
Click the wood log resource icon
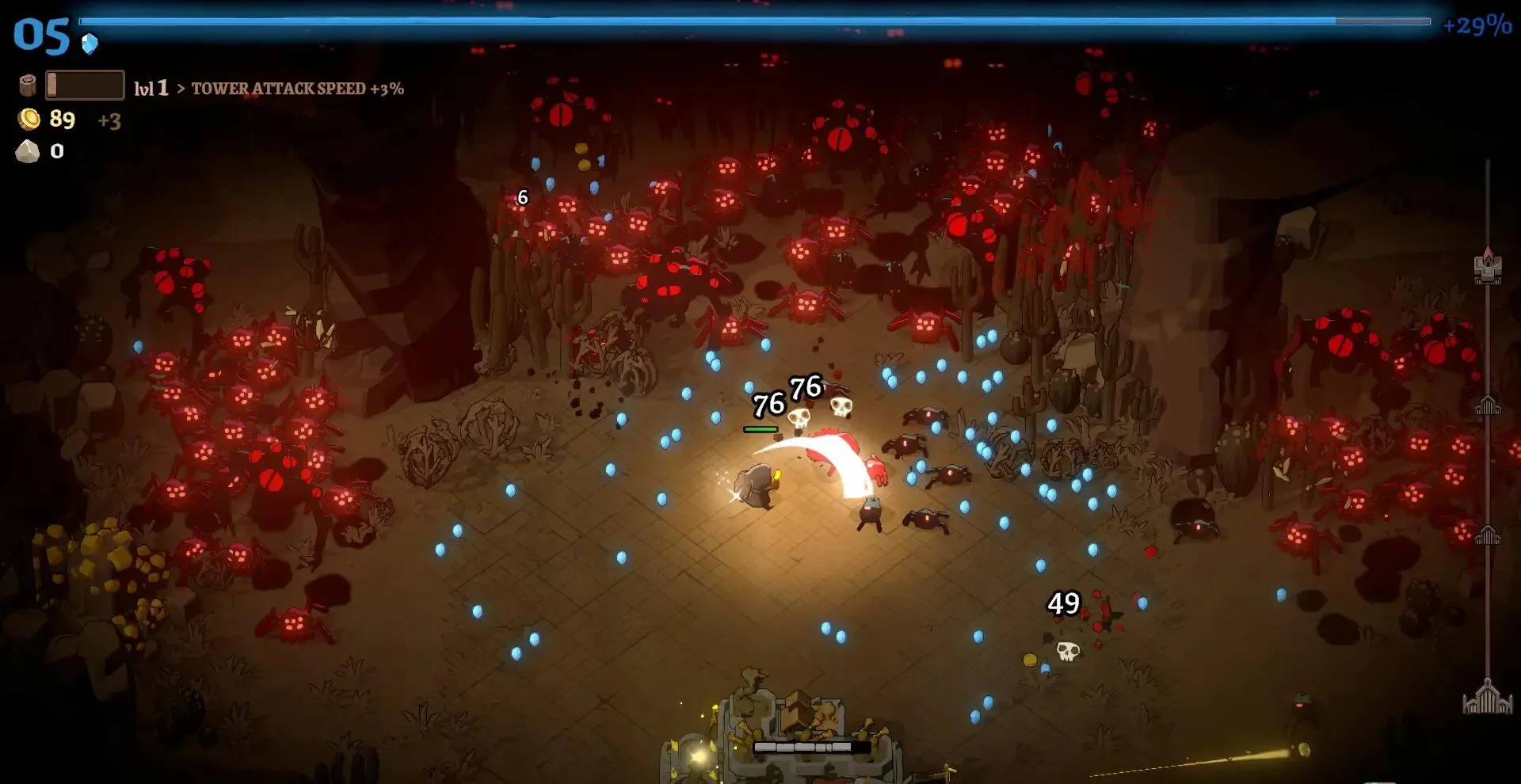28,86
